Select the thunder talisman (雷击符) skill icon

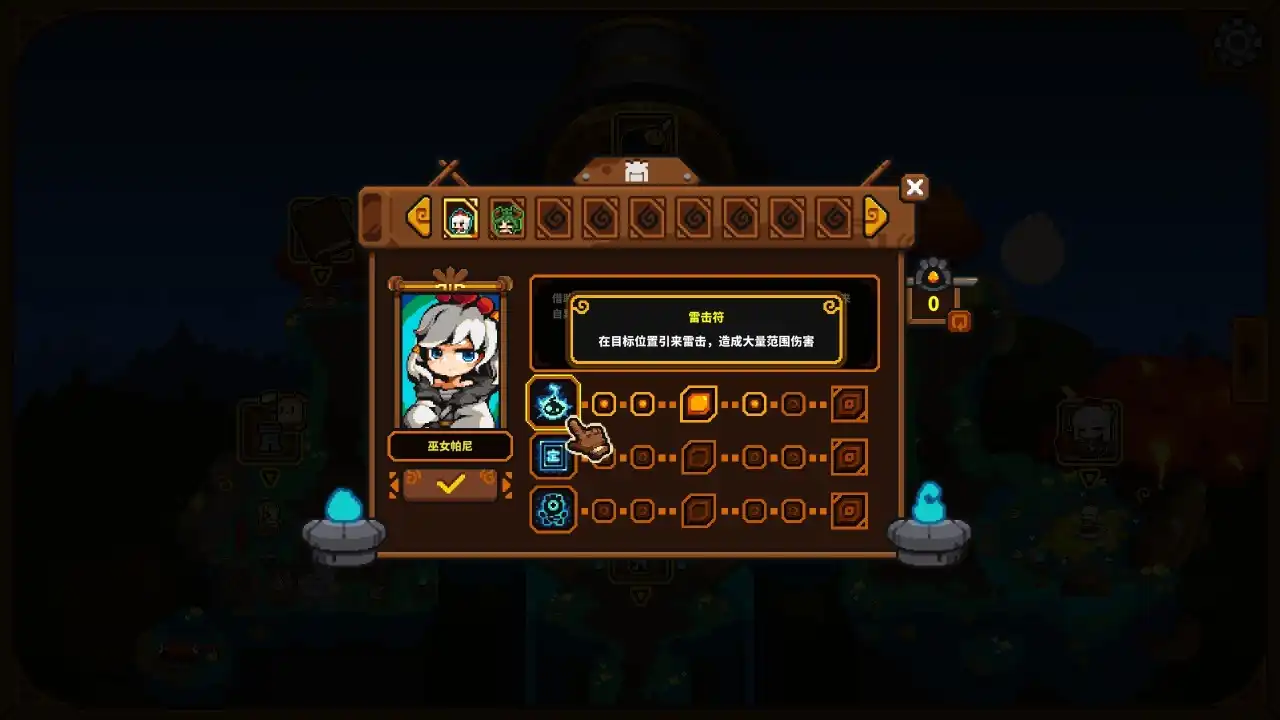[x=553, y=403]
